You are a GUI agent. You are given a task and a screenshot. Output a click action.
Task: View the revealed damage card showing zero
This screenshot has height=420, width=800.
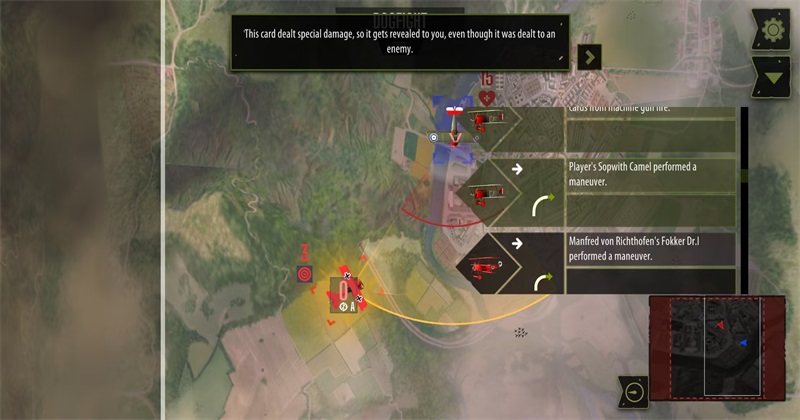(x=344, y=291)
